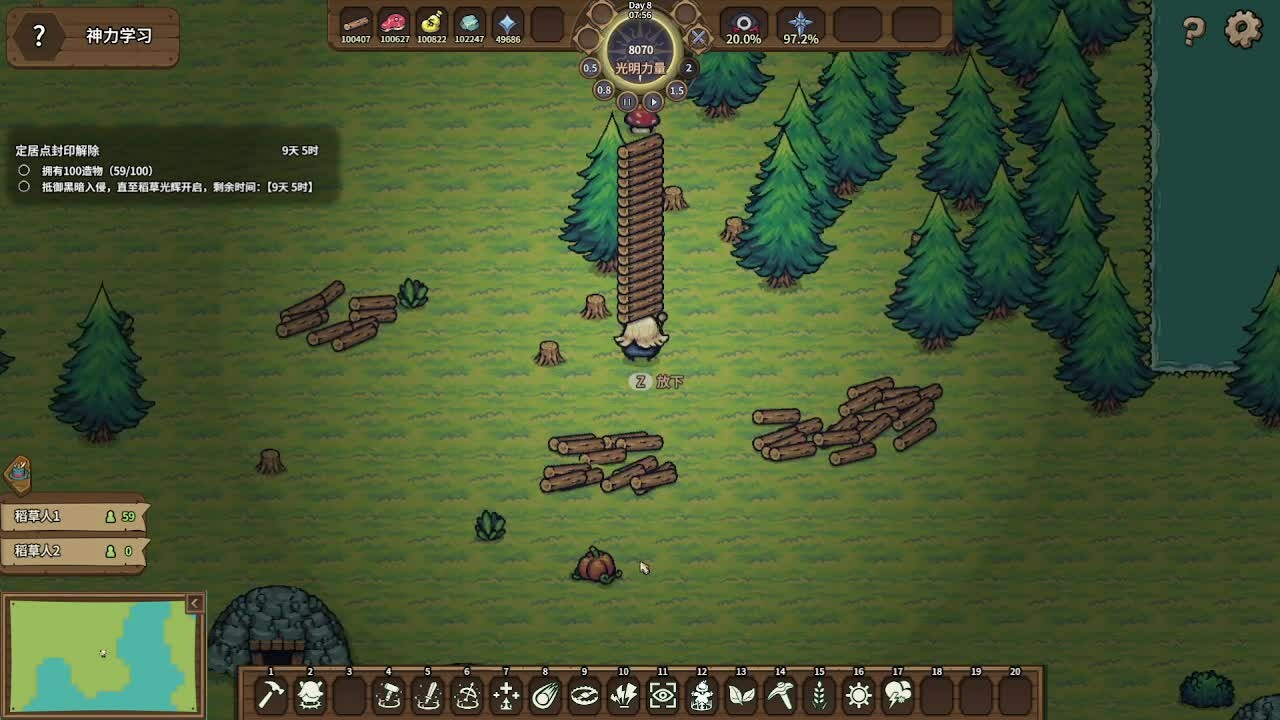Resume normal game speed with play button
The image size is (1280, 720).
[653, 102]
